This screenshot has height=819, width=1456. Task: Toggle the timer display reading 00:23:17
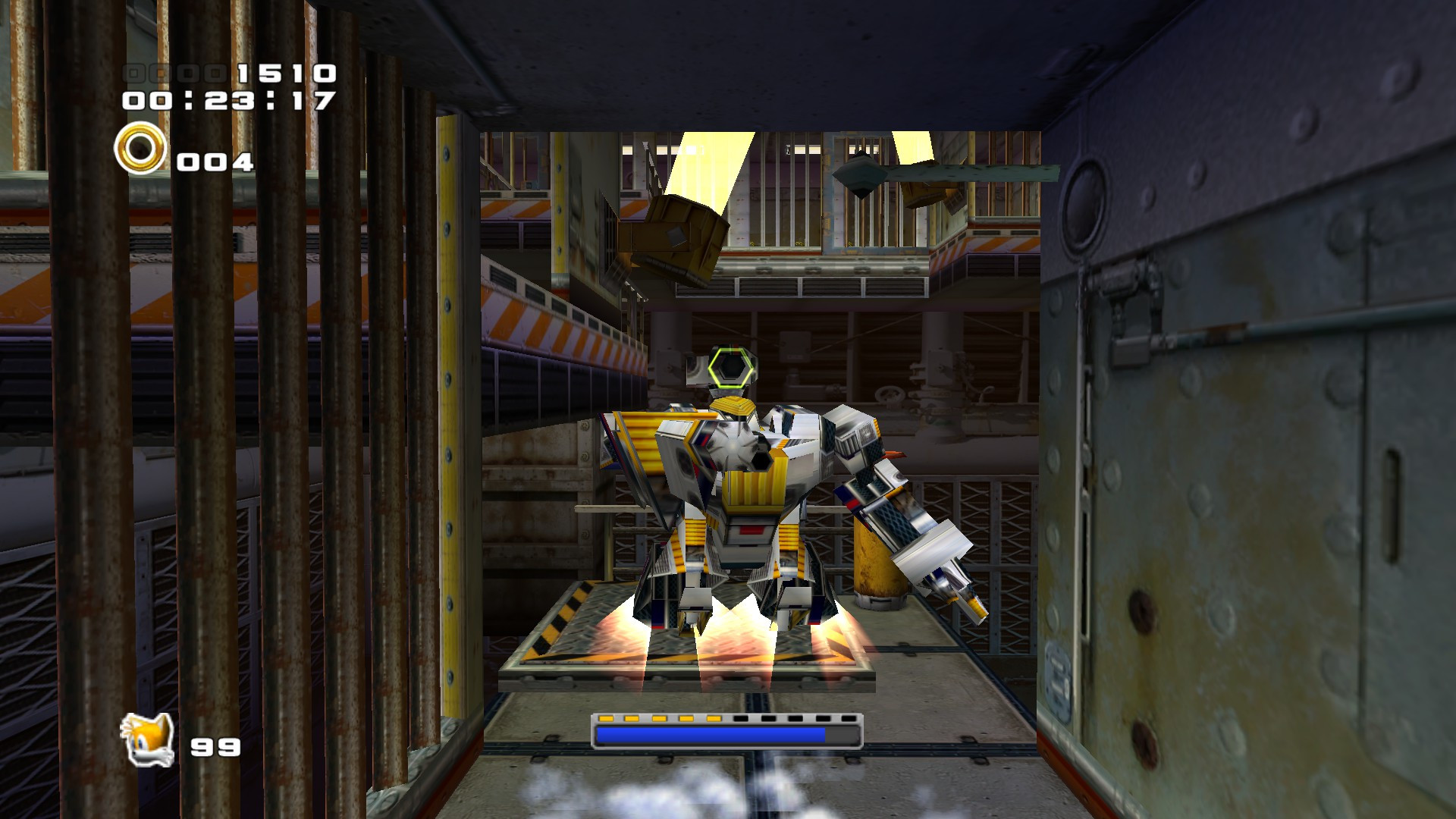227,99
